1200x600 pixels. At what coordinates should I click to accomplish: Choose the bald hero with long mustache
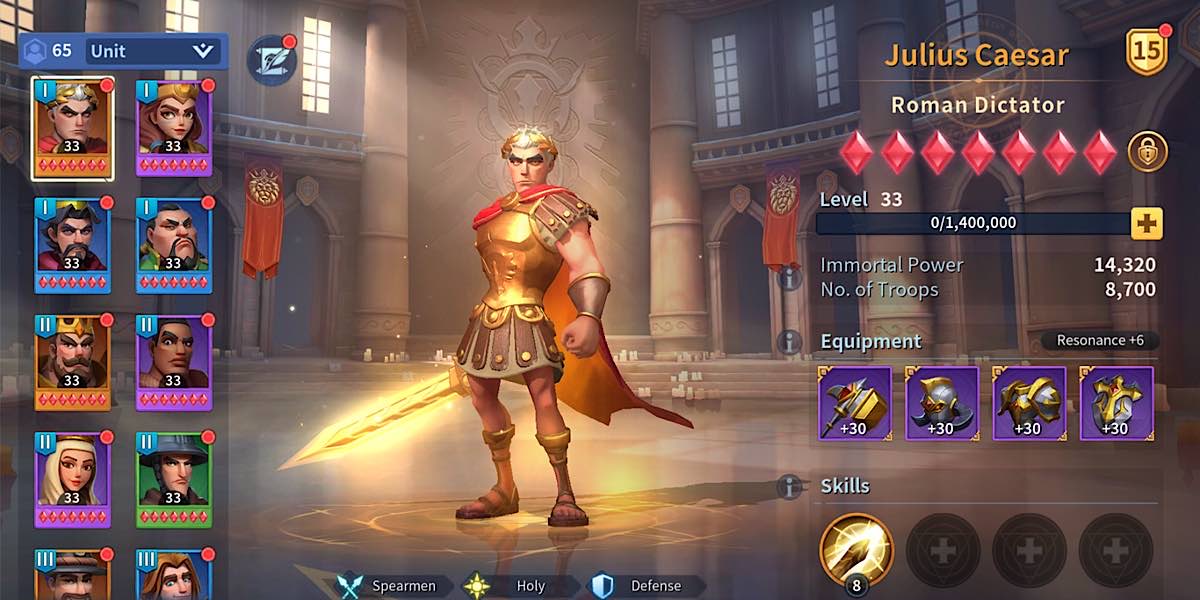coord(173,245)
